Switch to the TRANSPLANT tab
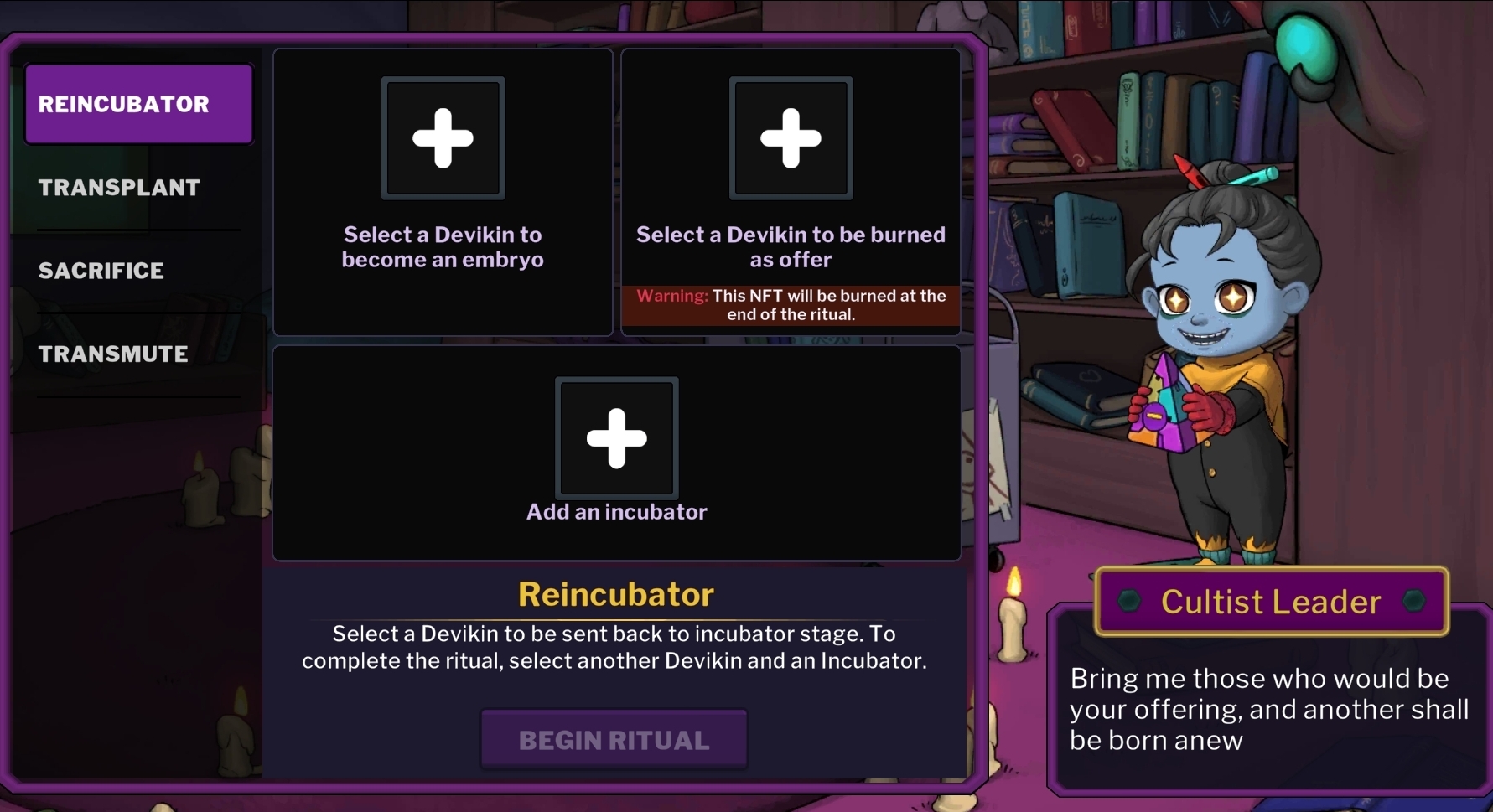The width and height of the screenshot is (1493, 812). click(x=119, y=188)
